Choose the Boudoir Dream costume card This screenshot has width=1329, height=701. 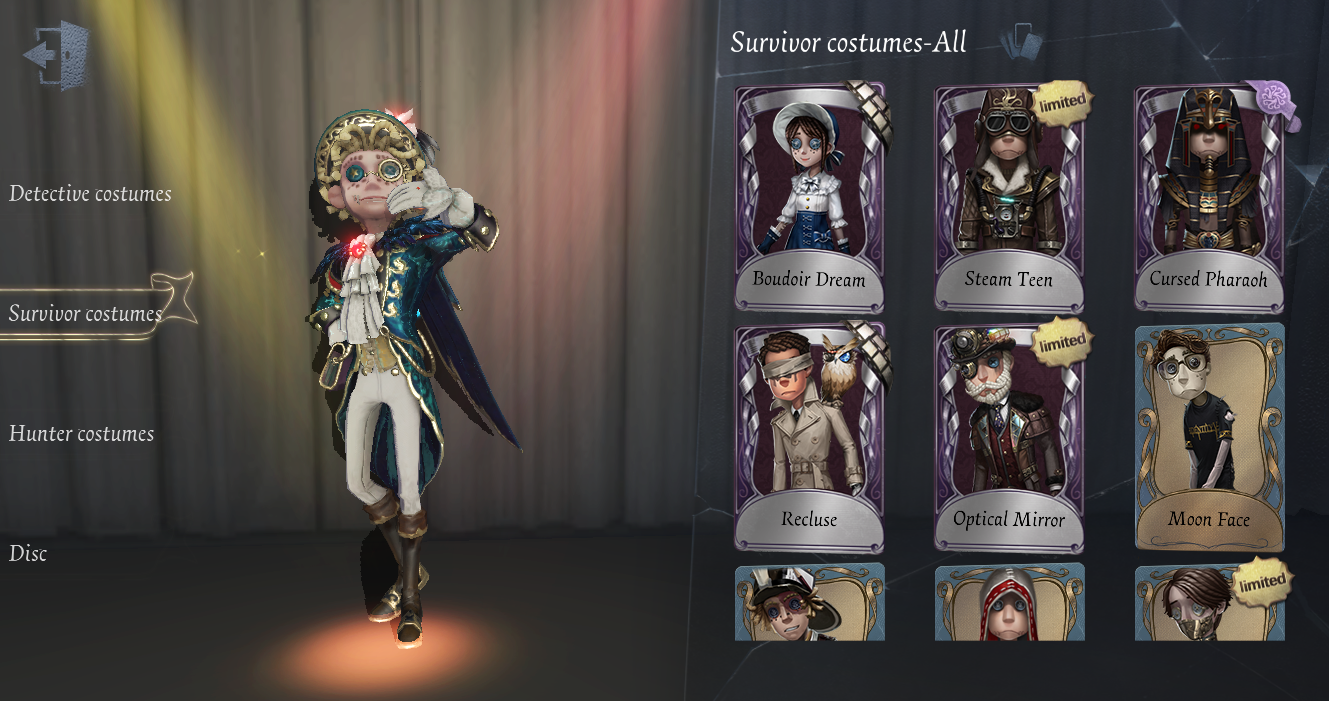tap(809, 198)
